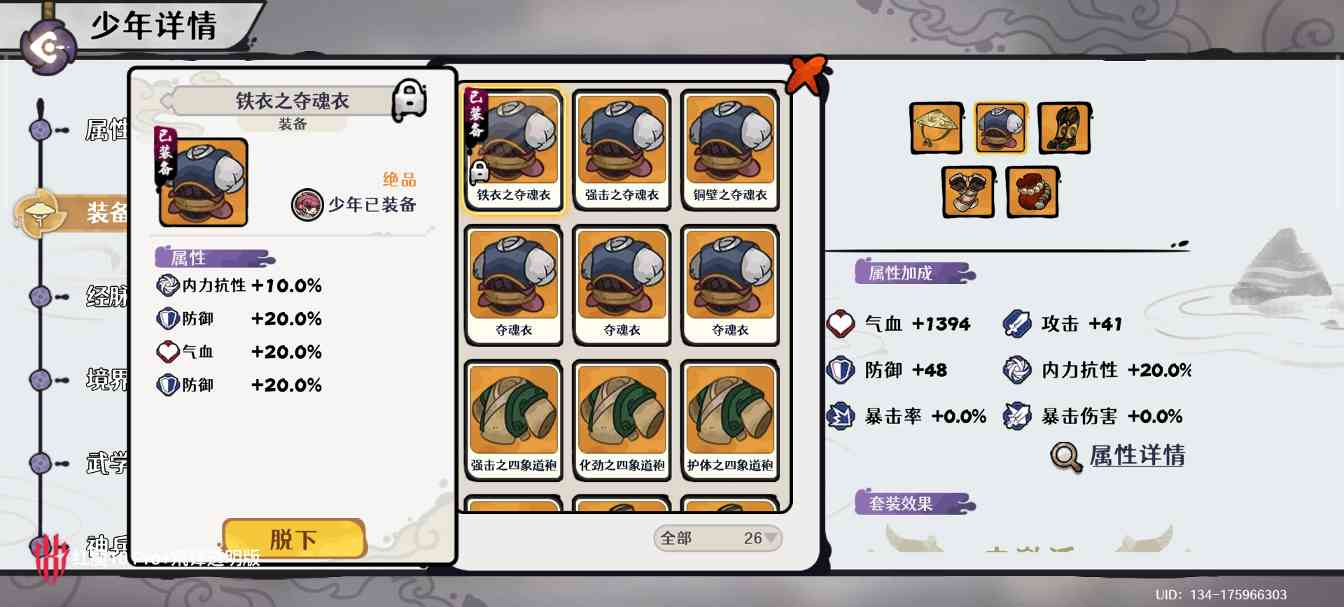Viewport: 1344px width, 607px height.
Task: Select the boots equipment slot
Action: (1064, 128)
